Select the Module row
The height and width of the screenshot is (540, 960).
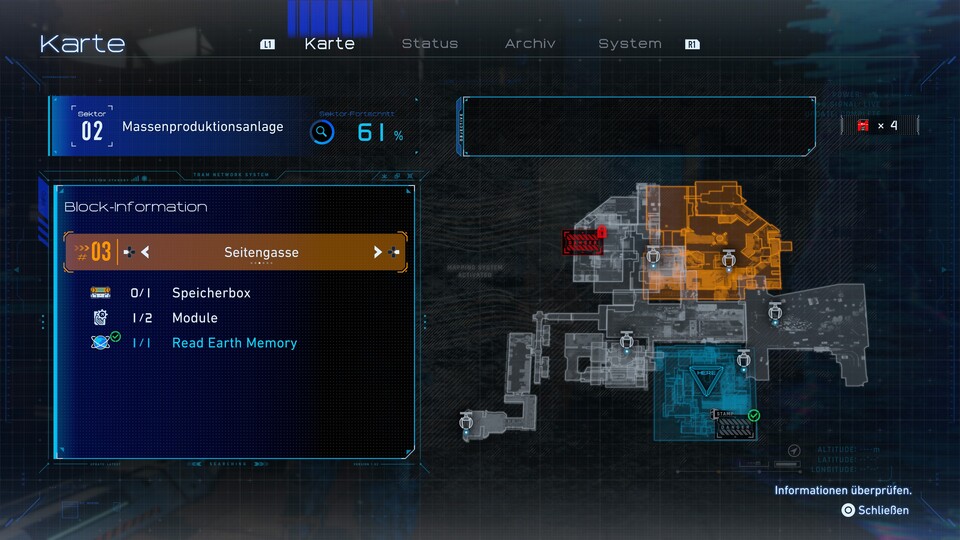[195, 318]
